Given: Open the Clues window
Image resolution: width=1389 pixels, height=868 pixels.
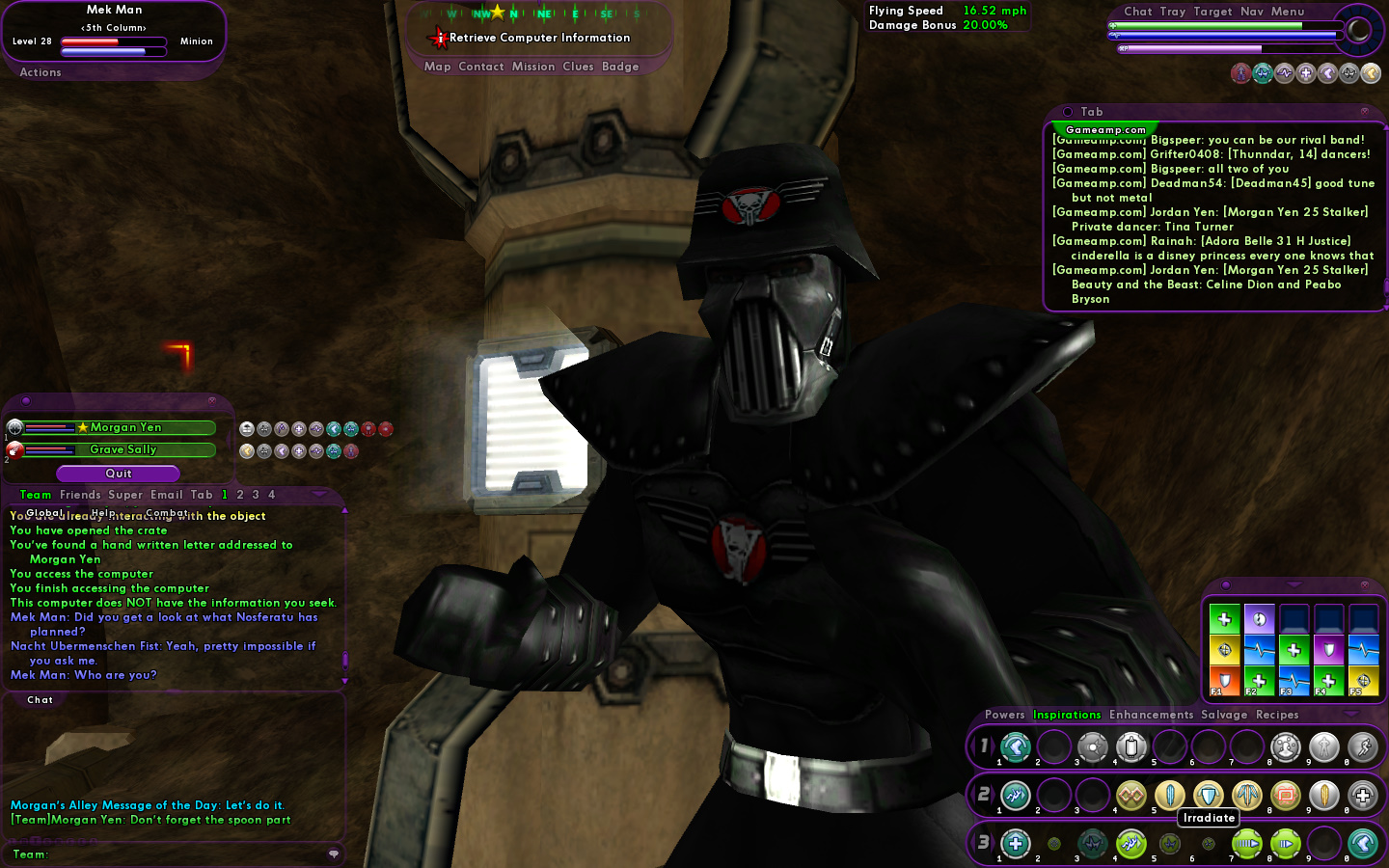Looking at the screenshot, I should (x=578, y=67).
